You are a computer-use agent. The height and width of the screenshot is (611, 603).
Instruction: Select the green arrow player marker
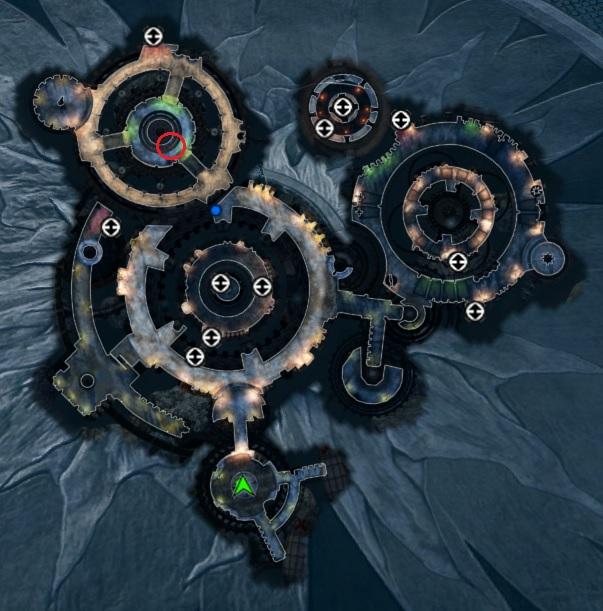(x=242, y=487)
